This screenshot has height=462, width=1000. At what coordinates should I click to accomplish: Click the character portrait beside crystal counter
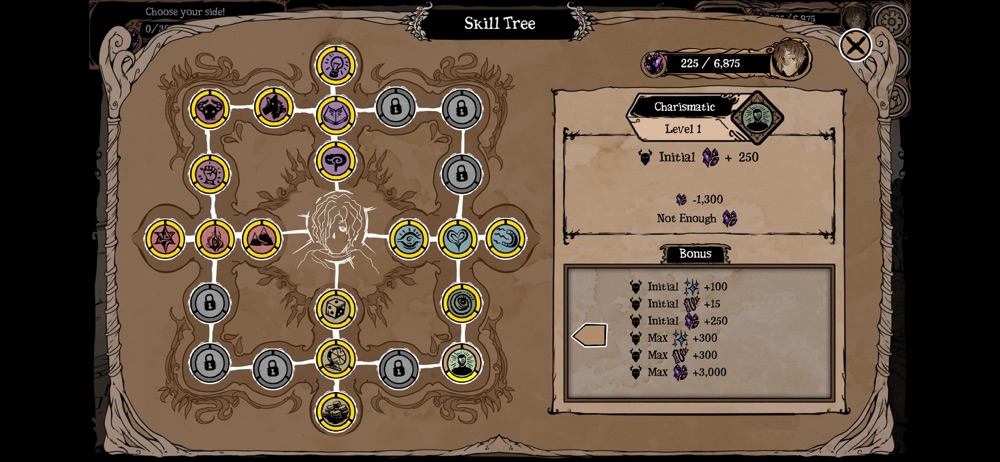pyautogui.click(x=790, y=58)
